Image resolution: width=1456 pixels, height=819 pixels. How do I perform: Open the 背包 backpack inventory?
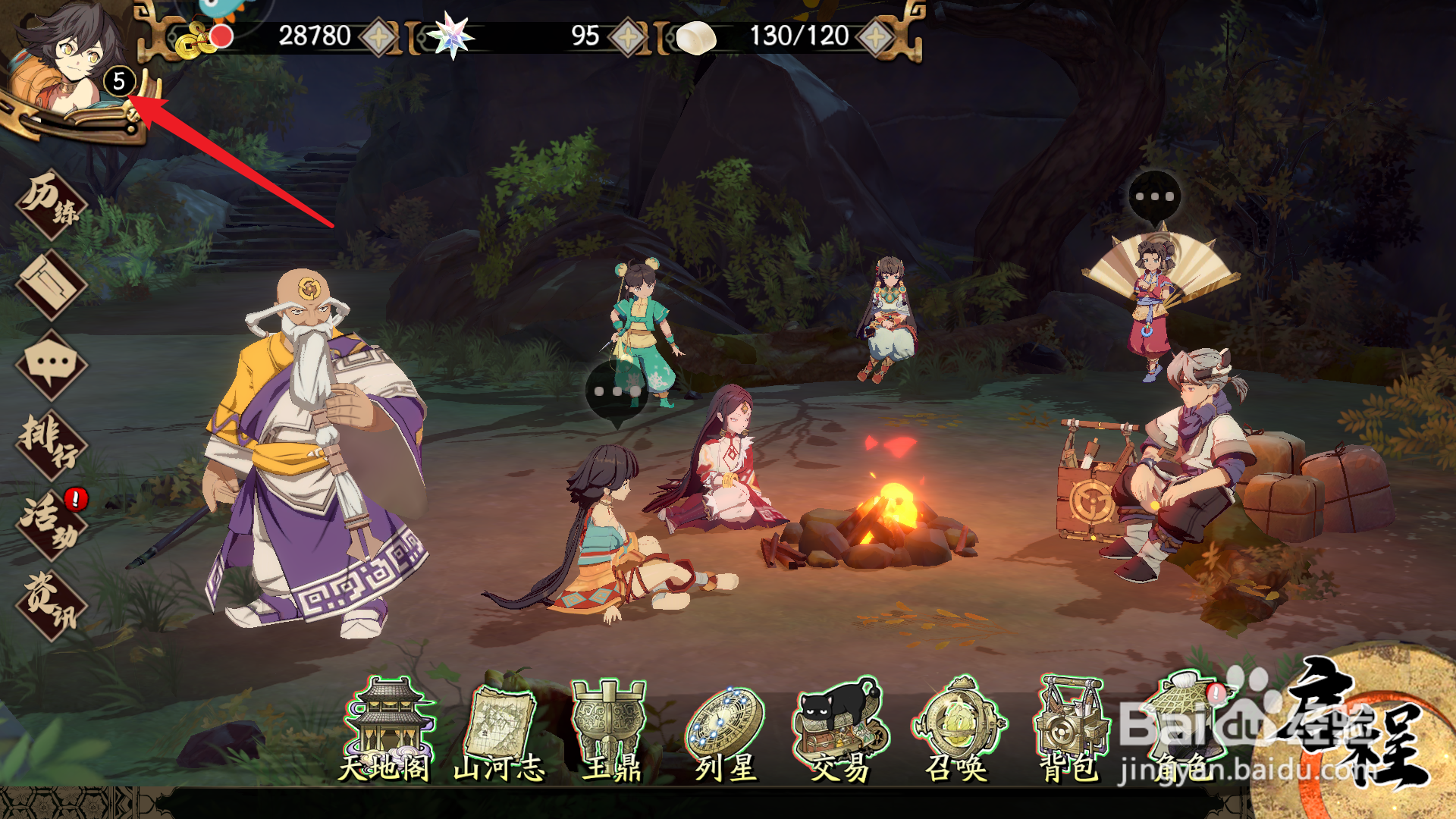(x=1070, y=730)
